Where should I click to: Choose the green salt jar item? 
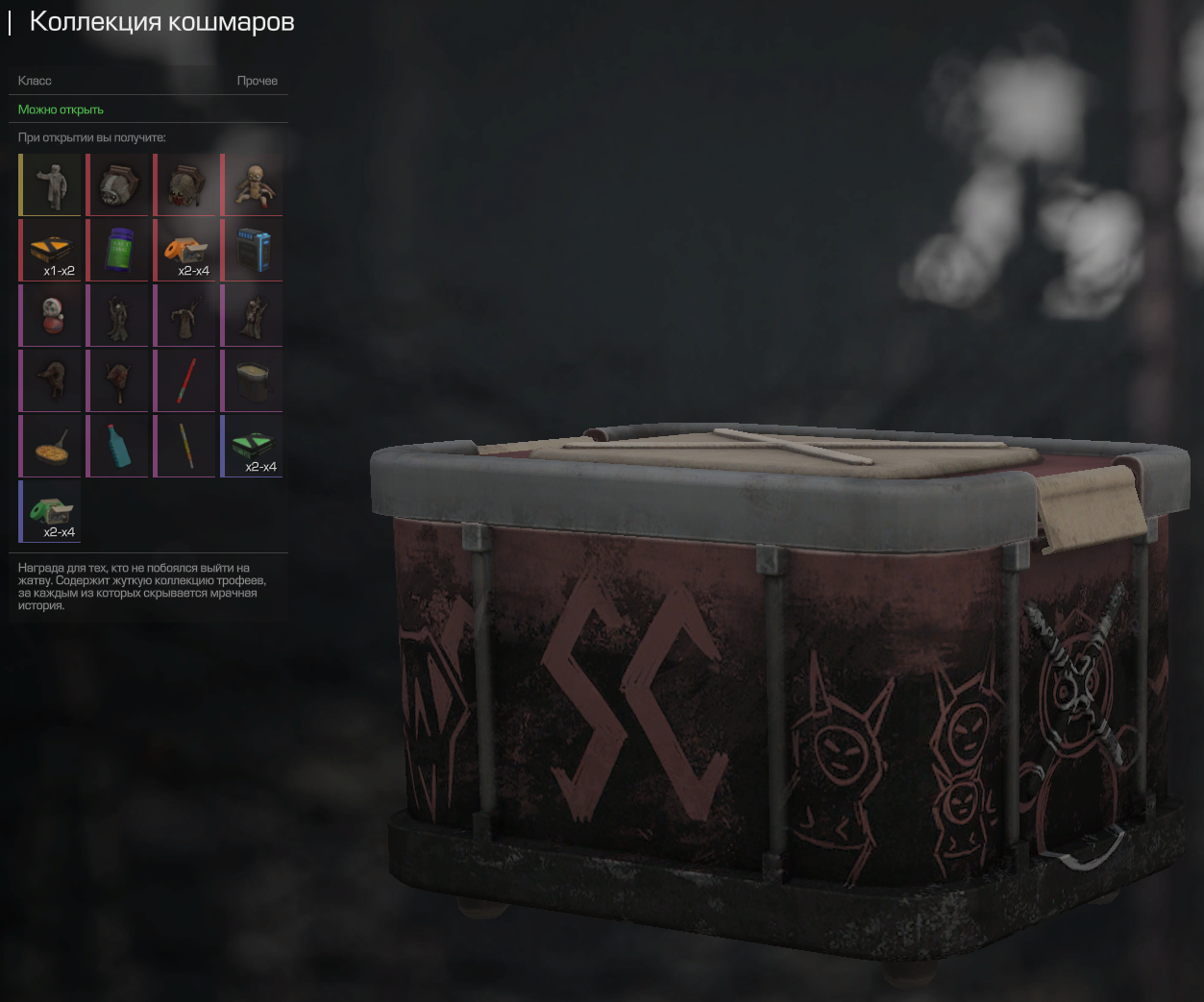[118, 250]
